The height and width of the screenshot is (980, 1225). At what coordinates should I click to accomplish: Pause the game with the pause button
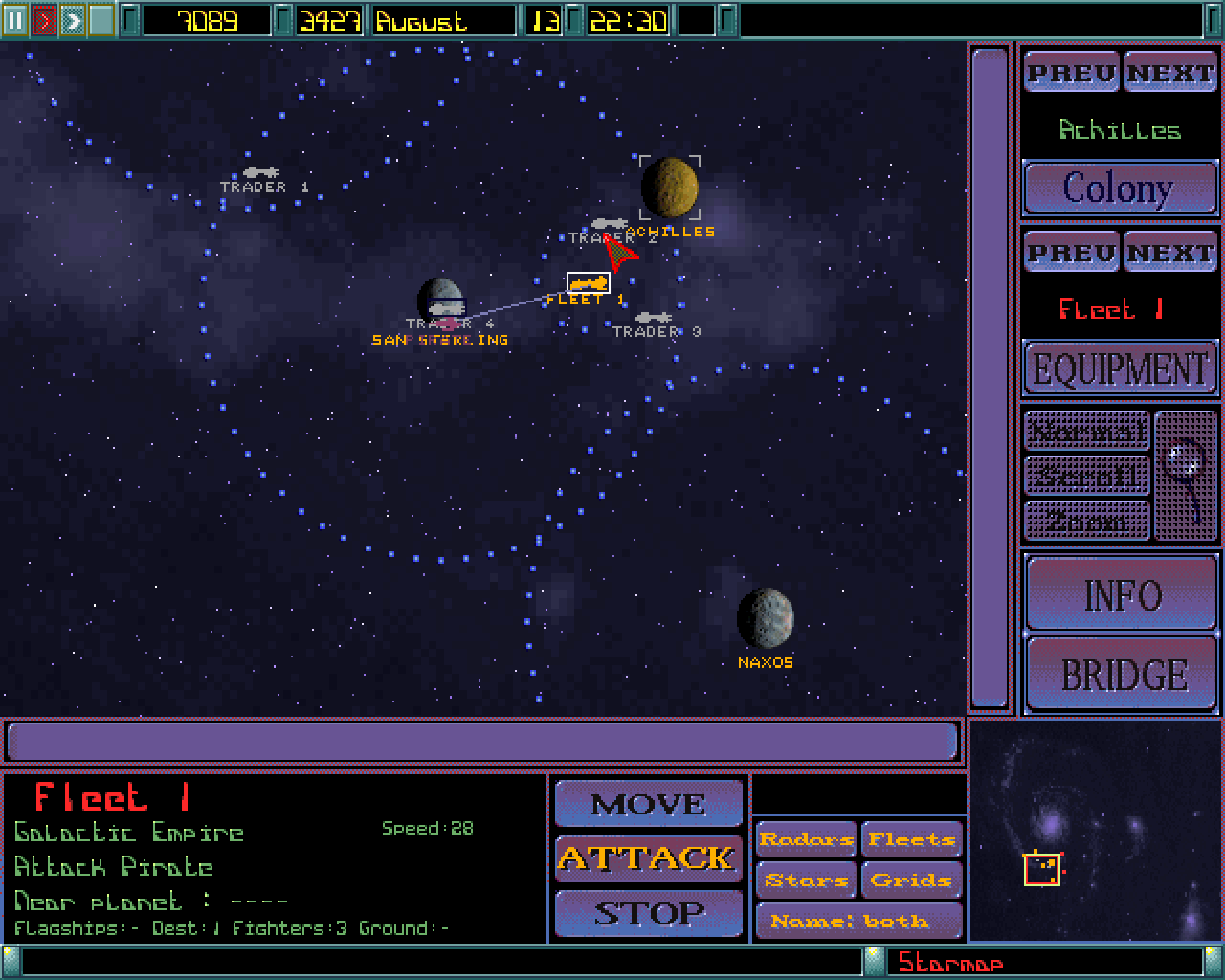pyautogui.click(x=14, y=20)
